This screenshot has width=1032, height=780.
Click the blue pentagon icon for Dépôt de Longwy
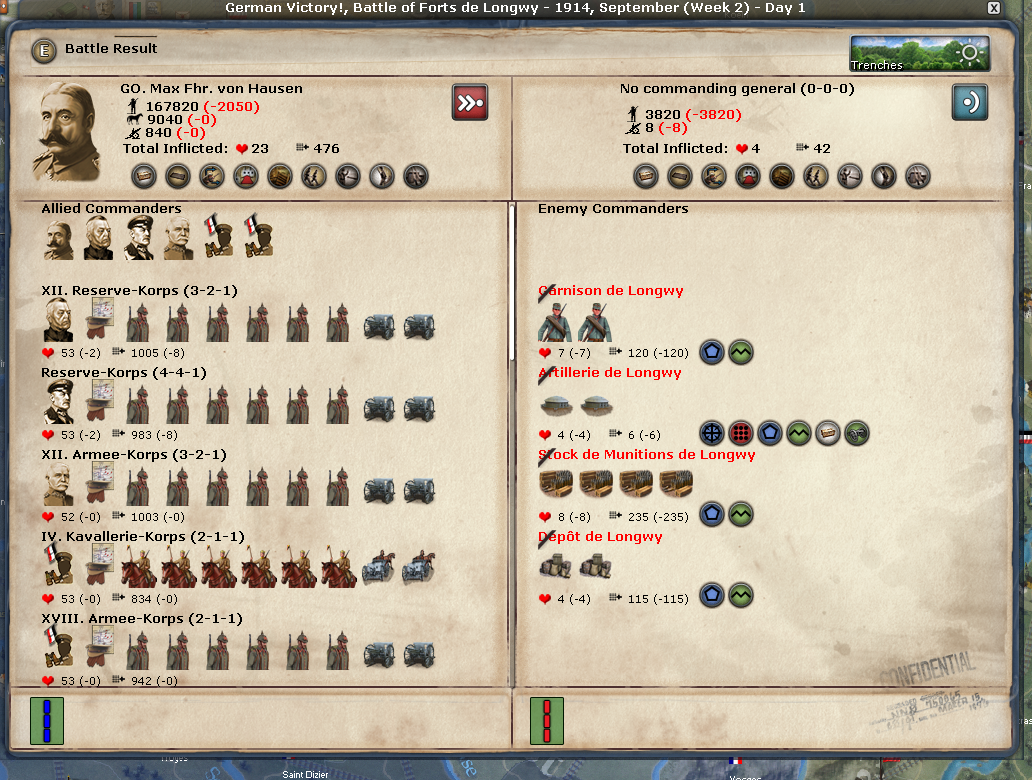[x=711, y=597]
